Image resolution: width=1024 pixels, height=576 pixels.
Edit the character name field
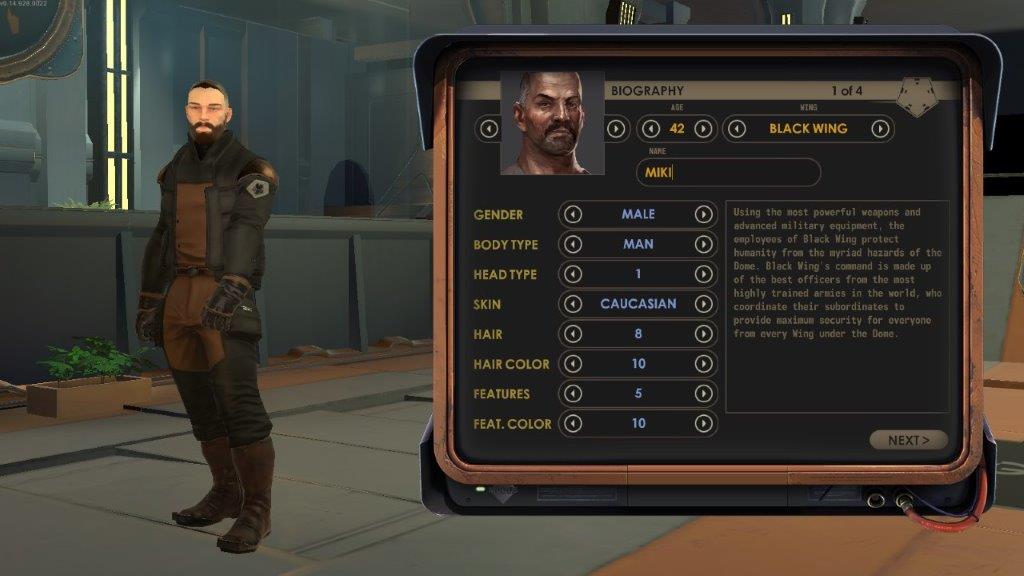pos(728,172)
